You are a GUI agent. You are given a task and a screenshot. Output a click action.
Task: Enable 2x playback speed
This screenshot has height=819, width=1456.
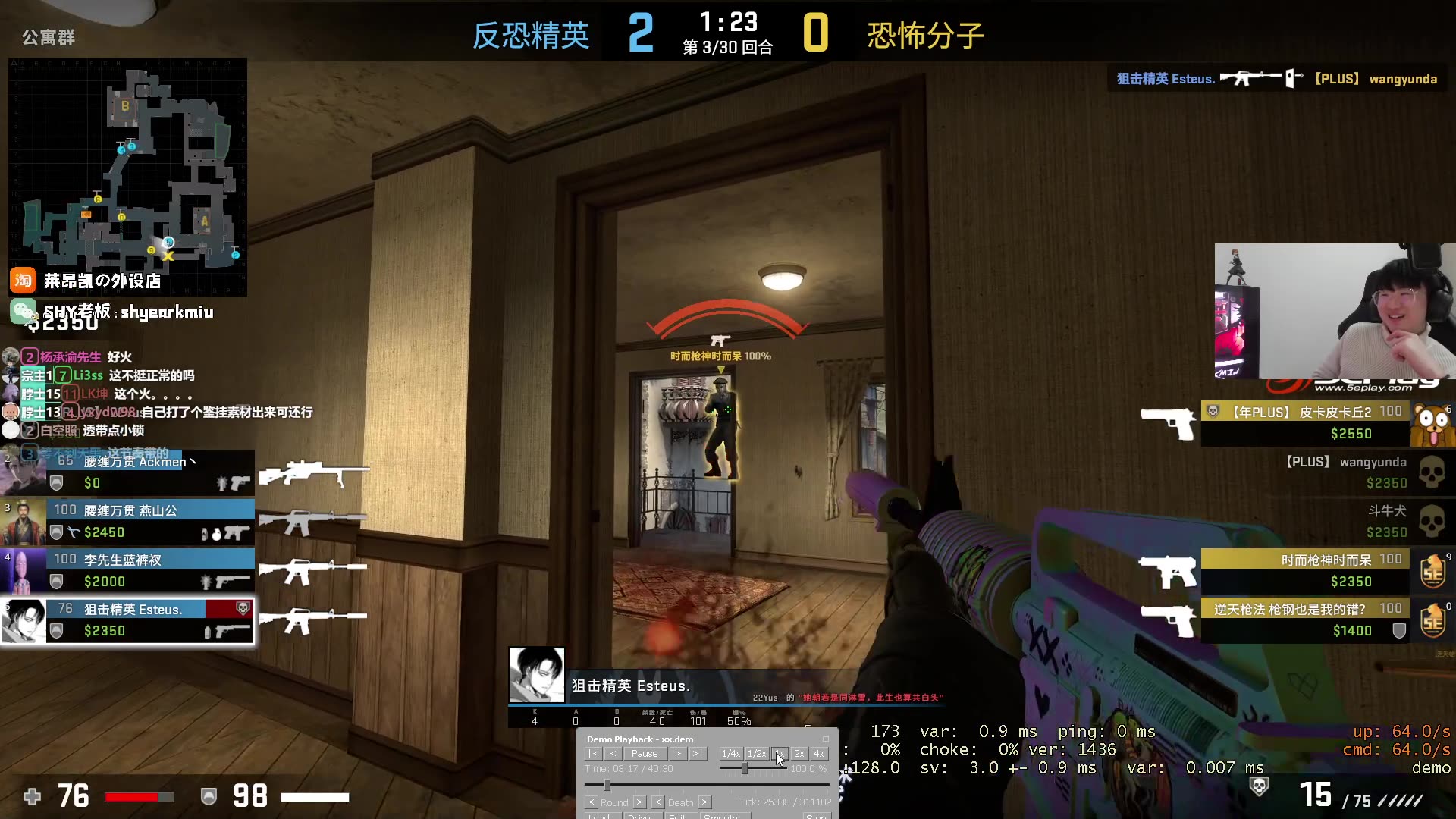[799, 754]
